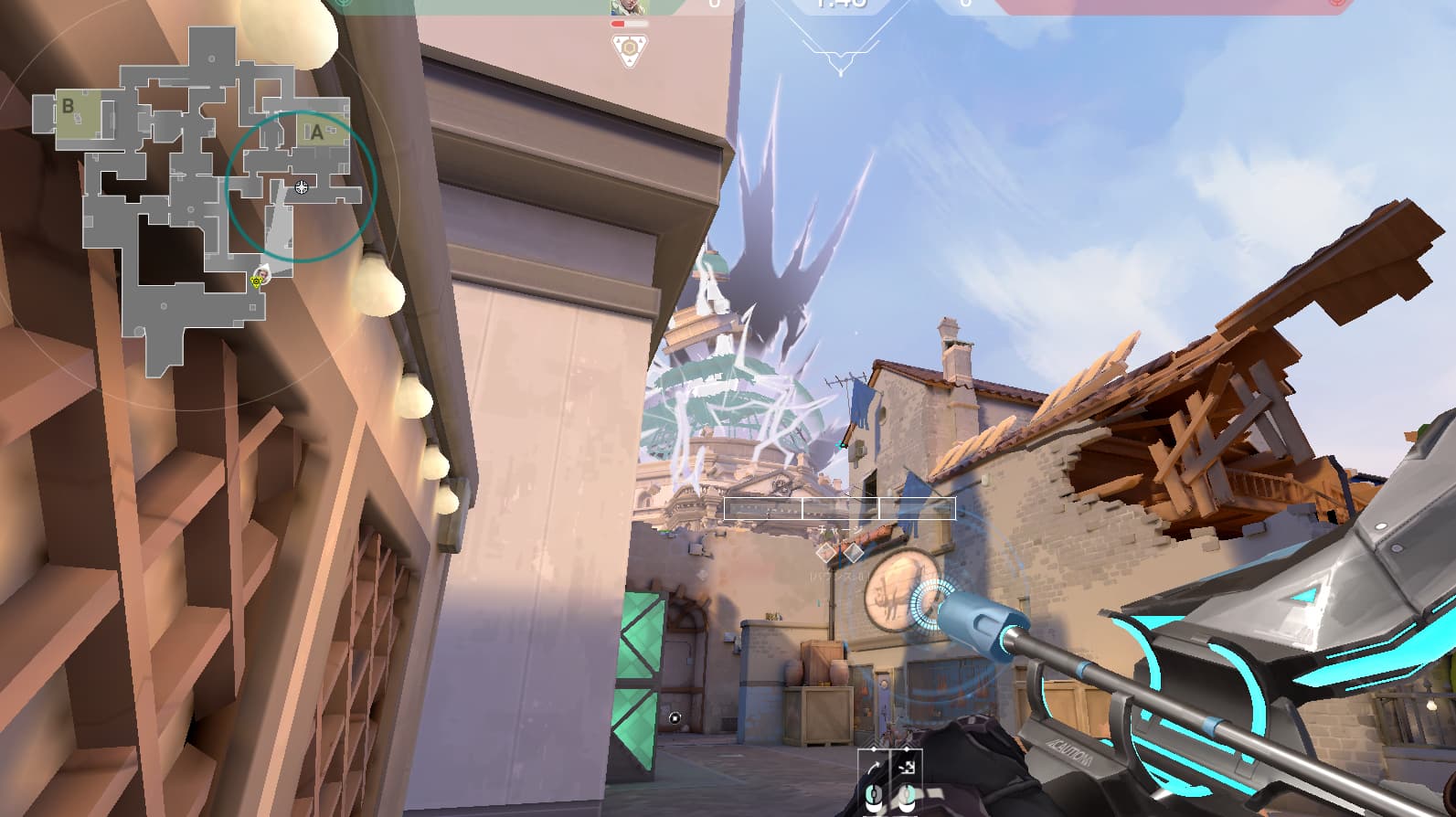Click the player agent icon on the minimap
Image resolution: width=1456 pixels, height=817 pixels.
click(x=262, y=273)
